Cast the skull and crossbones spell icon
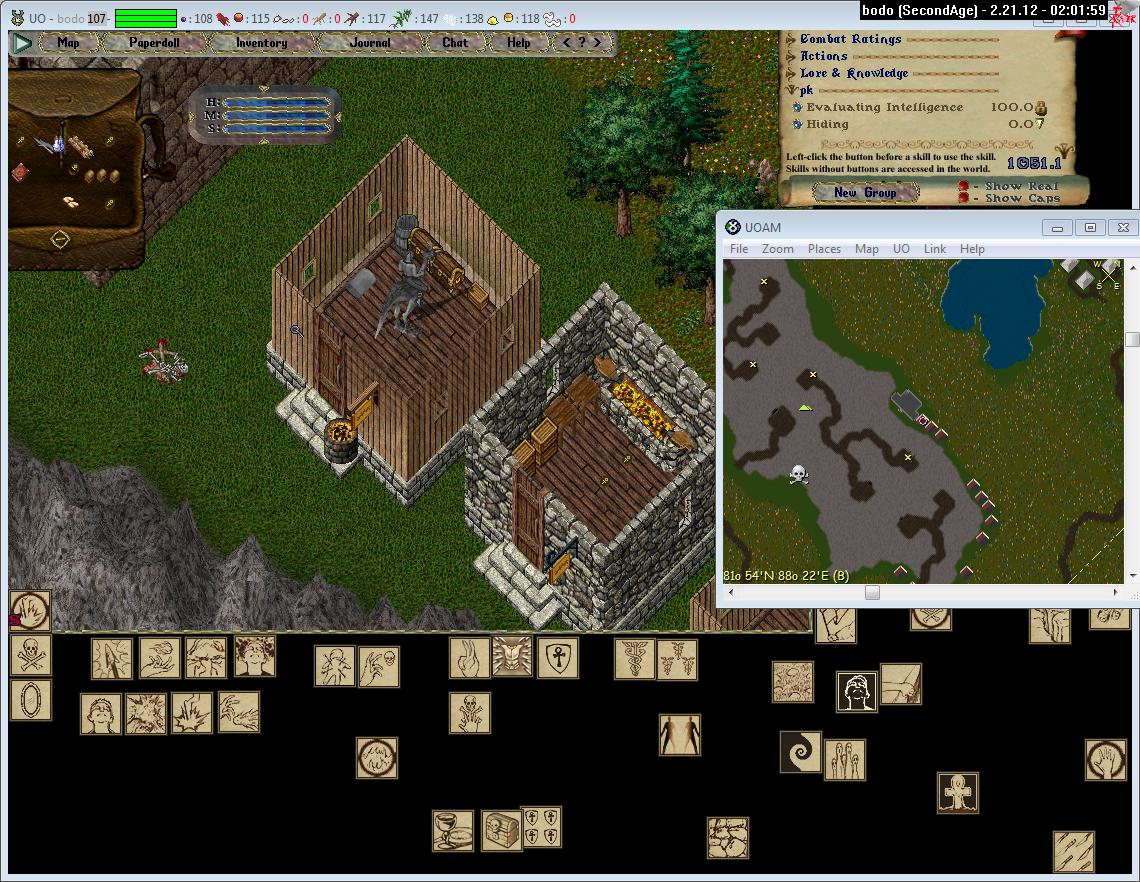1140x882 pixels. [x=30, y=655]
